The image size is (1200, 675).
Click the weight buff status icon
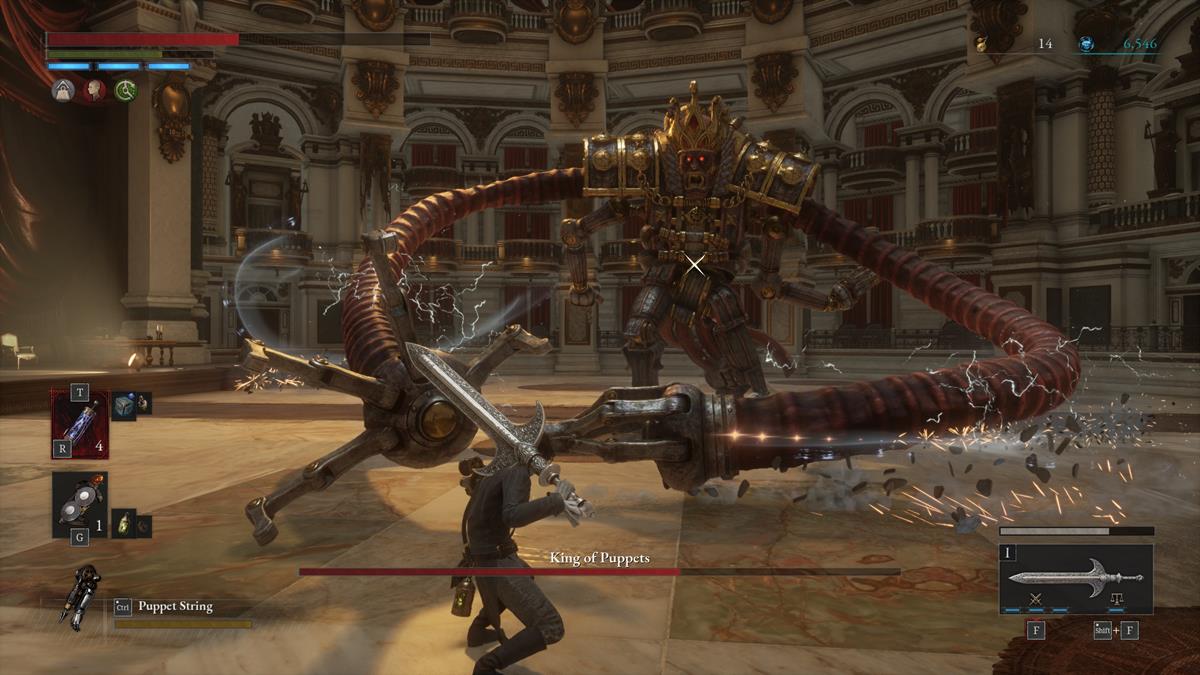tap(63, 90)
